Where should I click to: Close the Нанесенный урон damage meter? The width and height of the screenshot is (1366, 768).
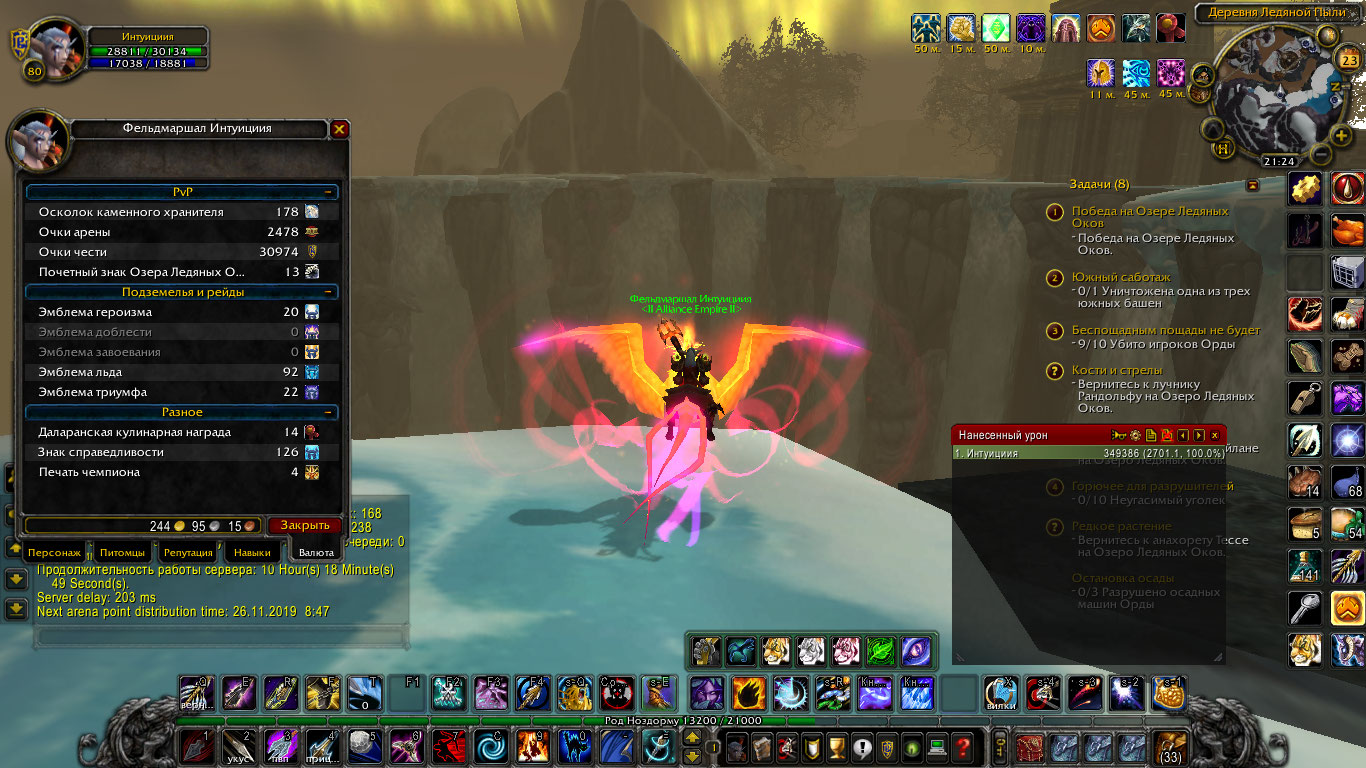click(x=1215, y=436)
